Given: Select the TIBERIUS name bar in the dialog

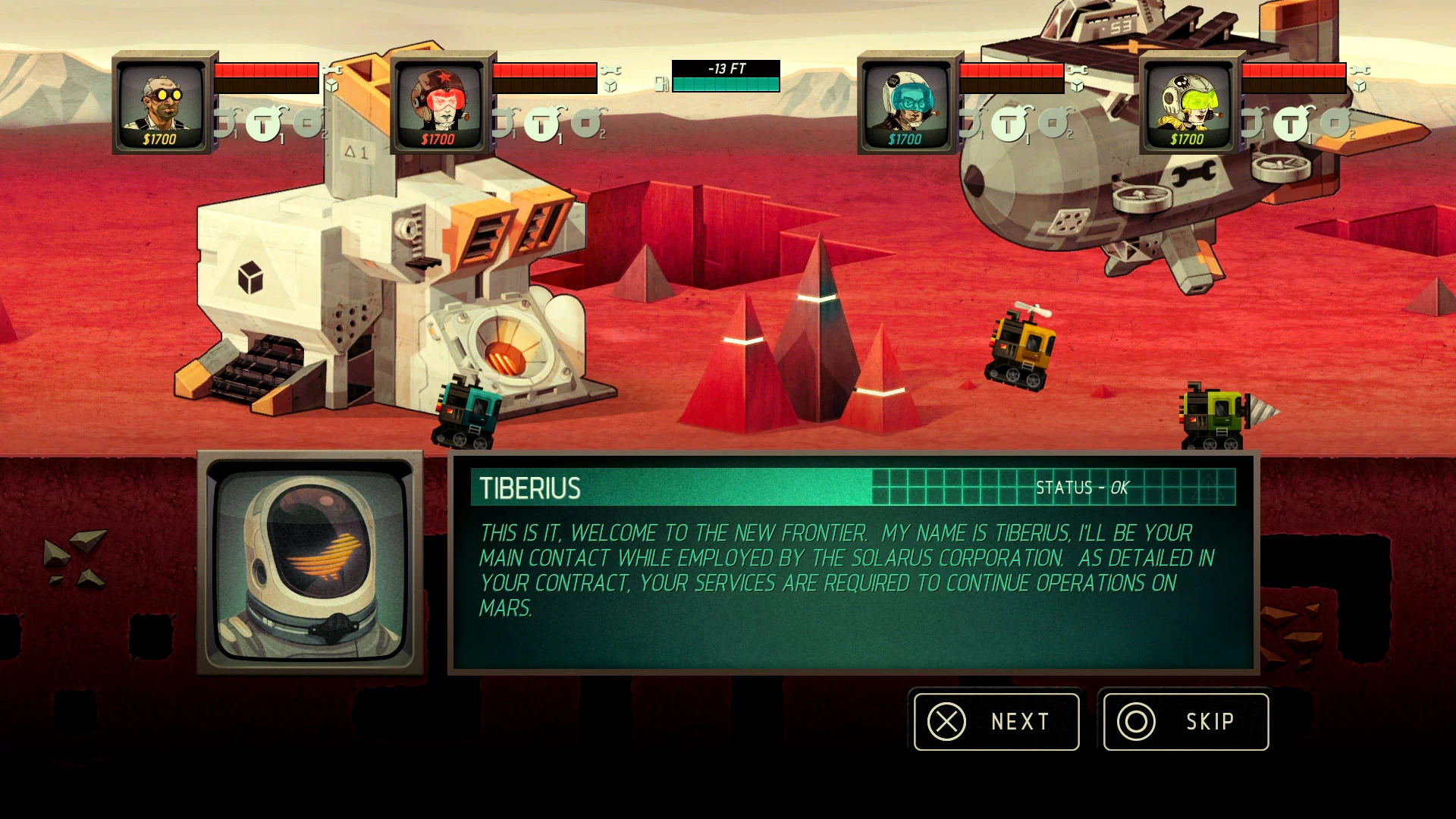Looking at the screenshot, I should tap(531, 489).
